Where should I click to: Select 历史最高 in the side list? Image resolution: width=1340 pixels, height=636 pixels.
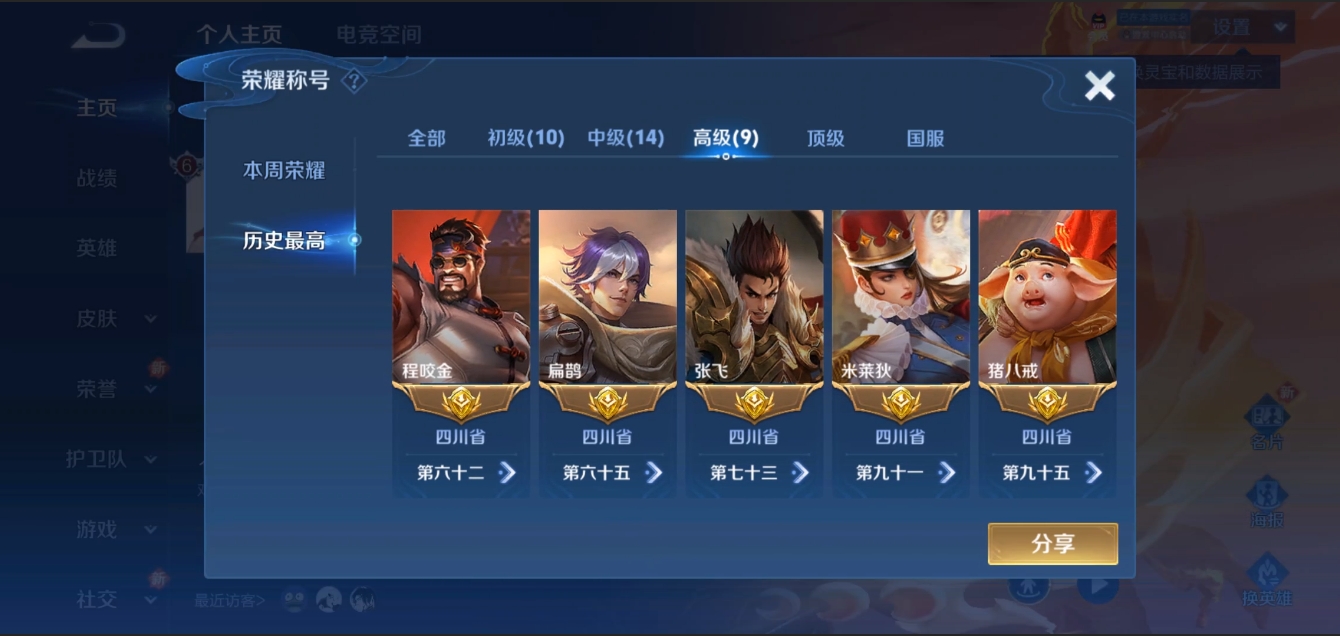tap(284, 240)
